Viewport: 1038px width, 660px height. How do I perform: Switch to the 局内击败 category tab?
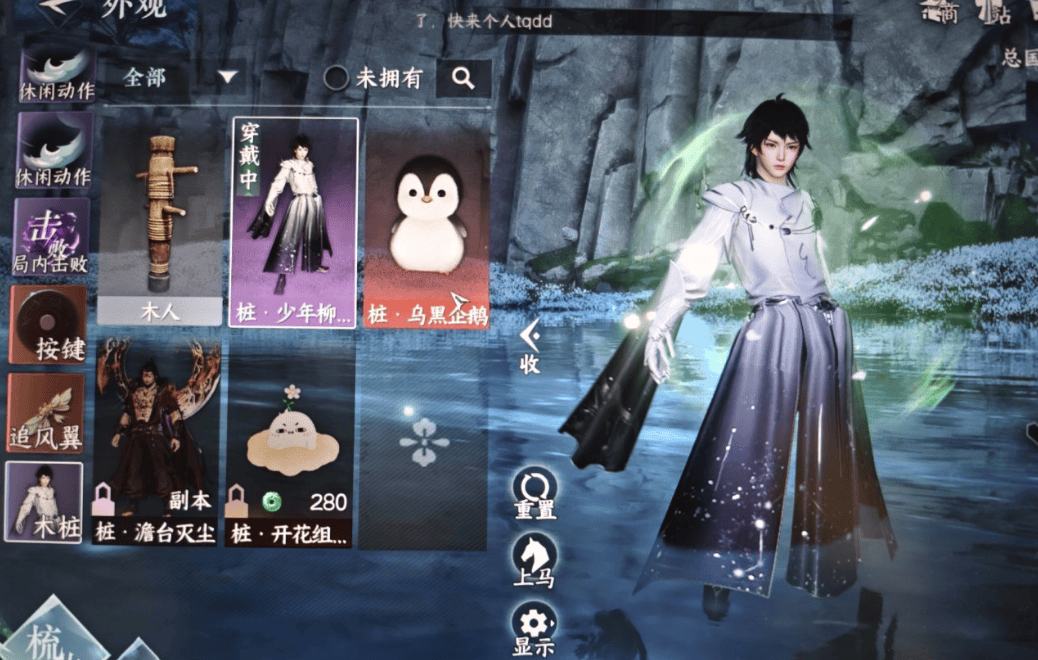51,237
